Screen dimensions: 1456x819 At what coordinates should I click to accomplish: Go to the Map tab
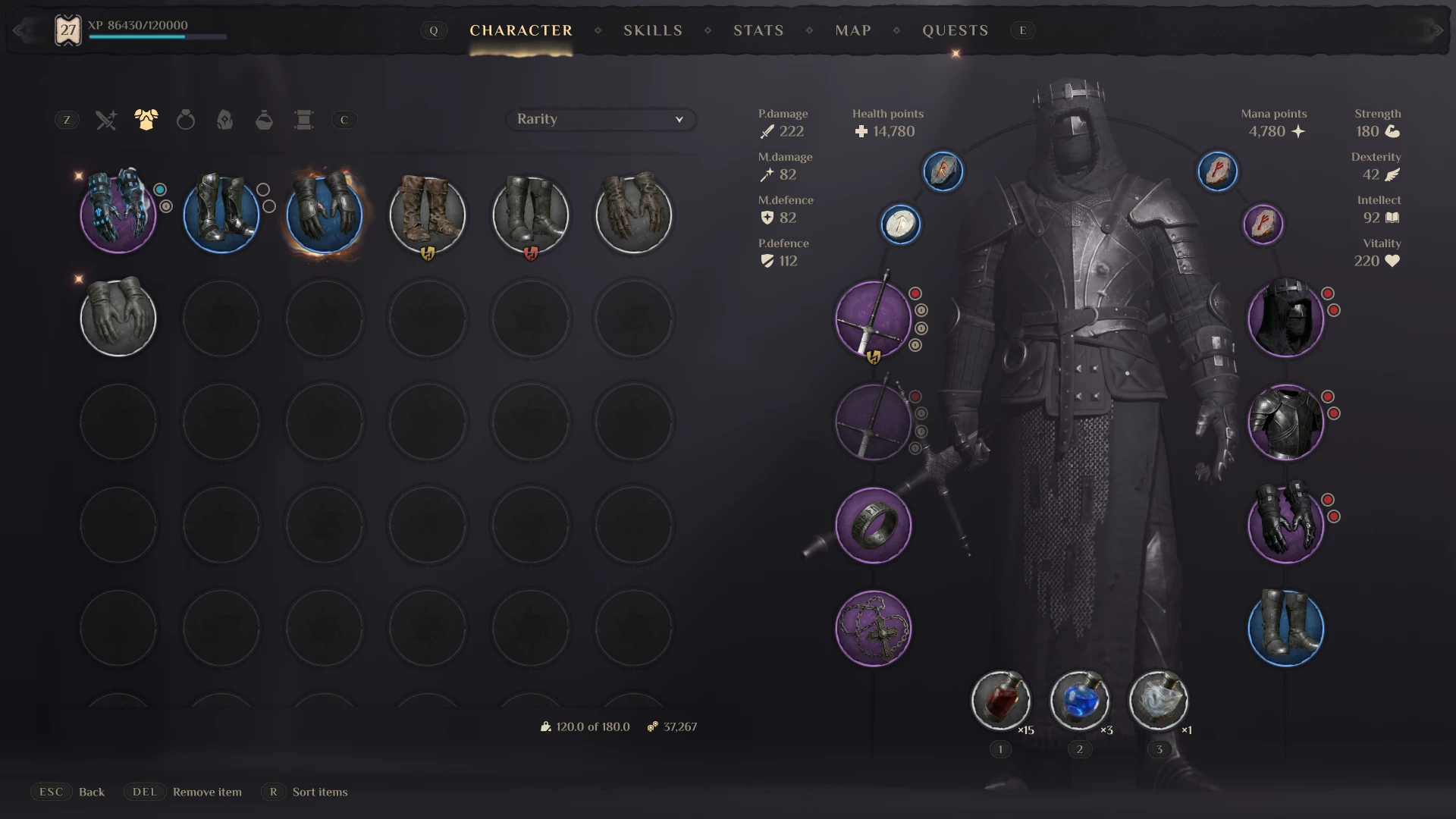pos(852,30)
